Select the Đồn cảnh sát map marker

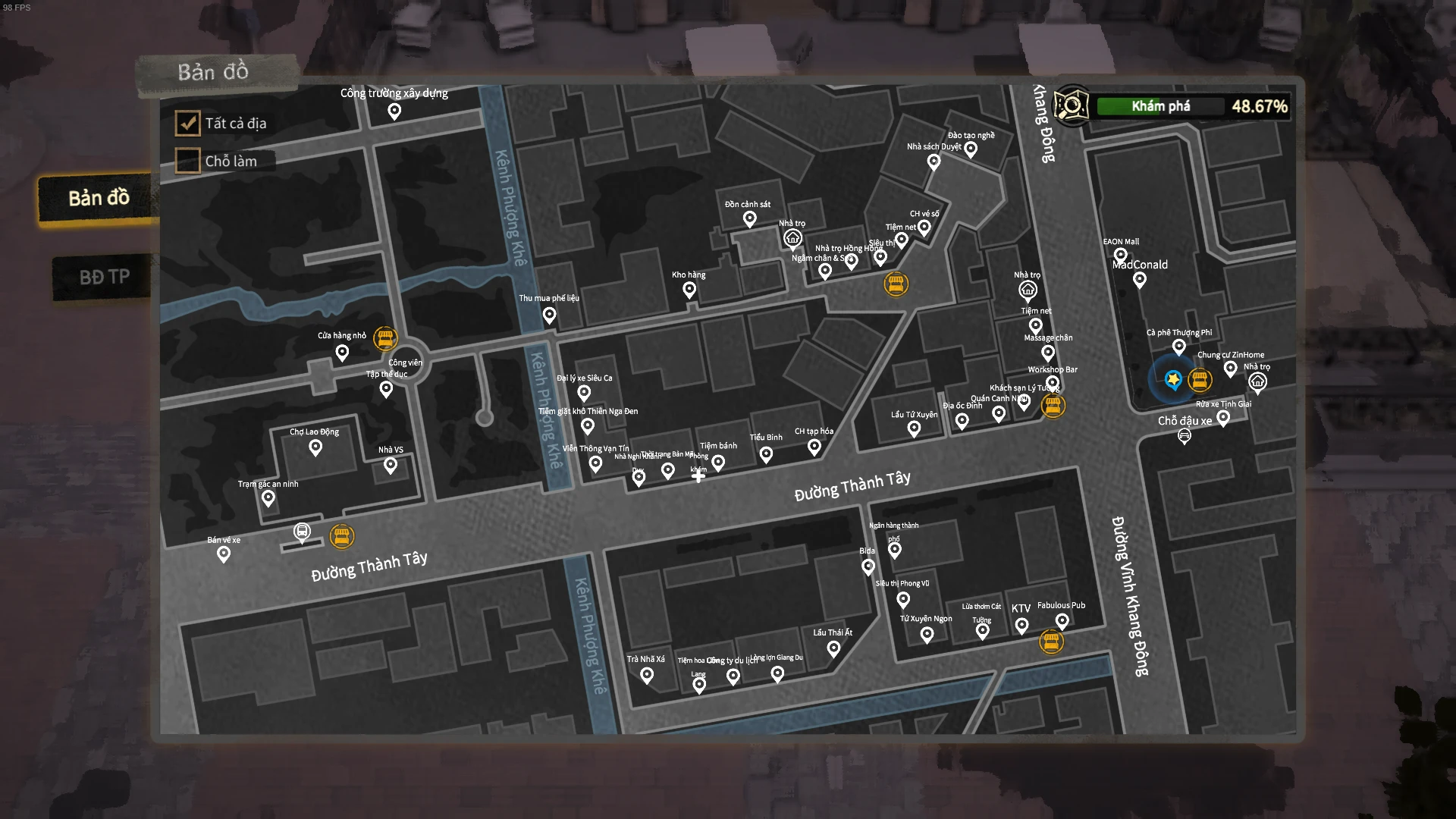coord(749,219)
